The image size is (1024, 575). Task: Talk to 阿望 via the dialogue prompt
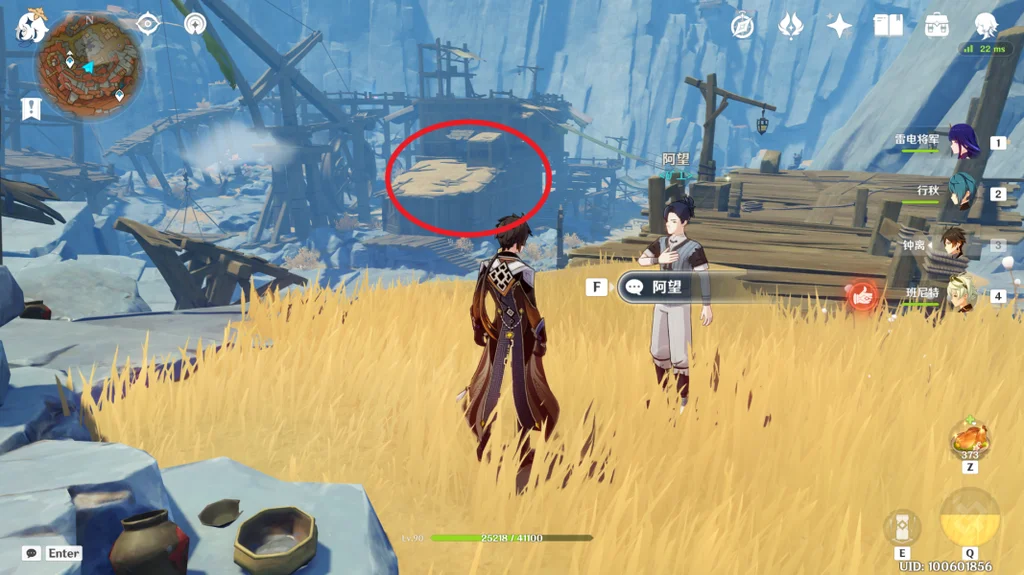[665, 287]
